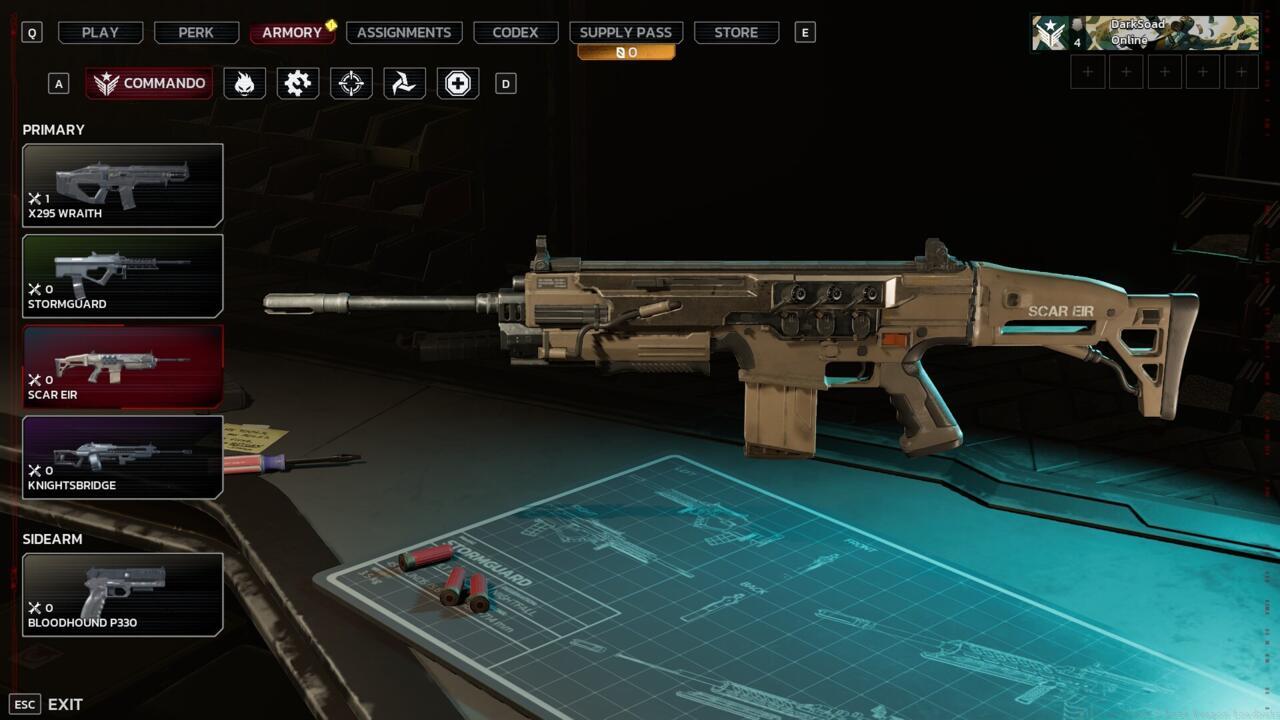
Task: Go to the Assignments tab
Action: tap(404, 32)
